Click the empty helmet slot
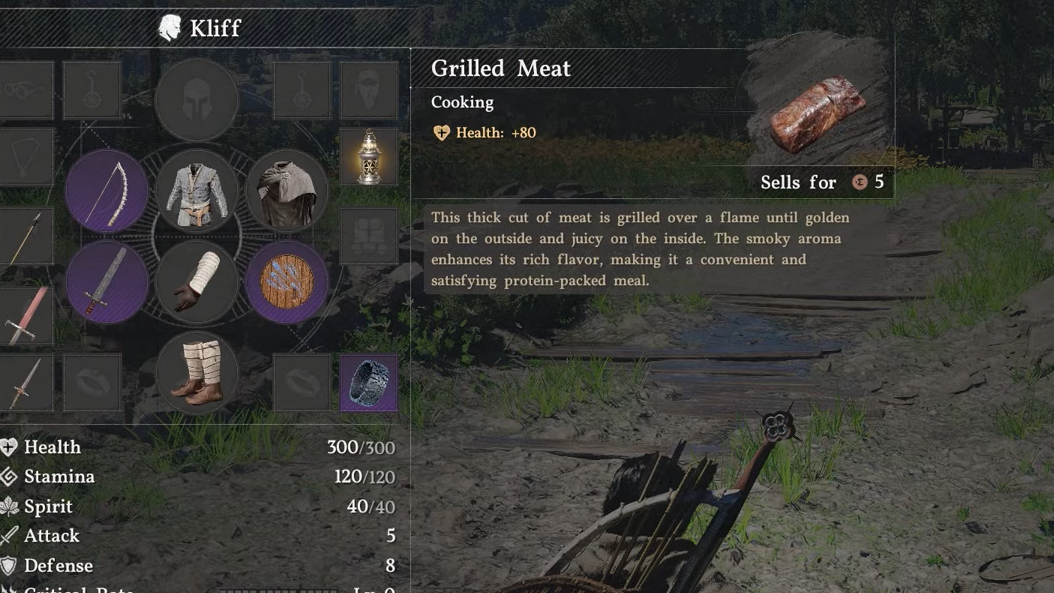The image size is (1054, 593). pos(196,99)
